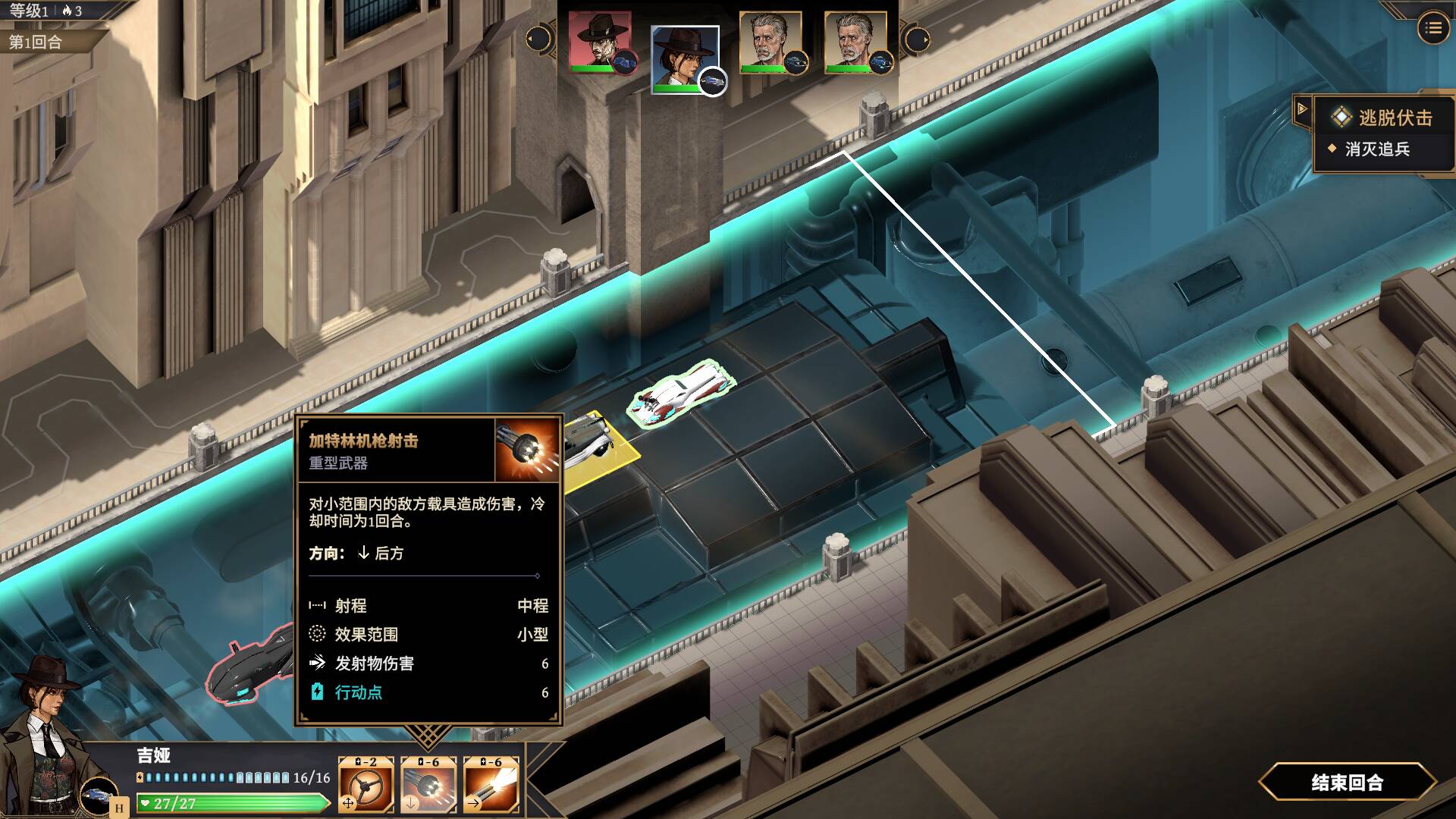
Task: Click Gia's blue vehicle icon by portrait
Action: tap(99, 795)
